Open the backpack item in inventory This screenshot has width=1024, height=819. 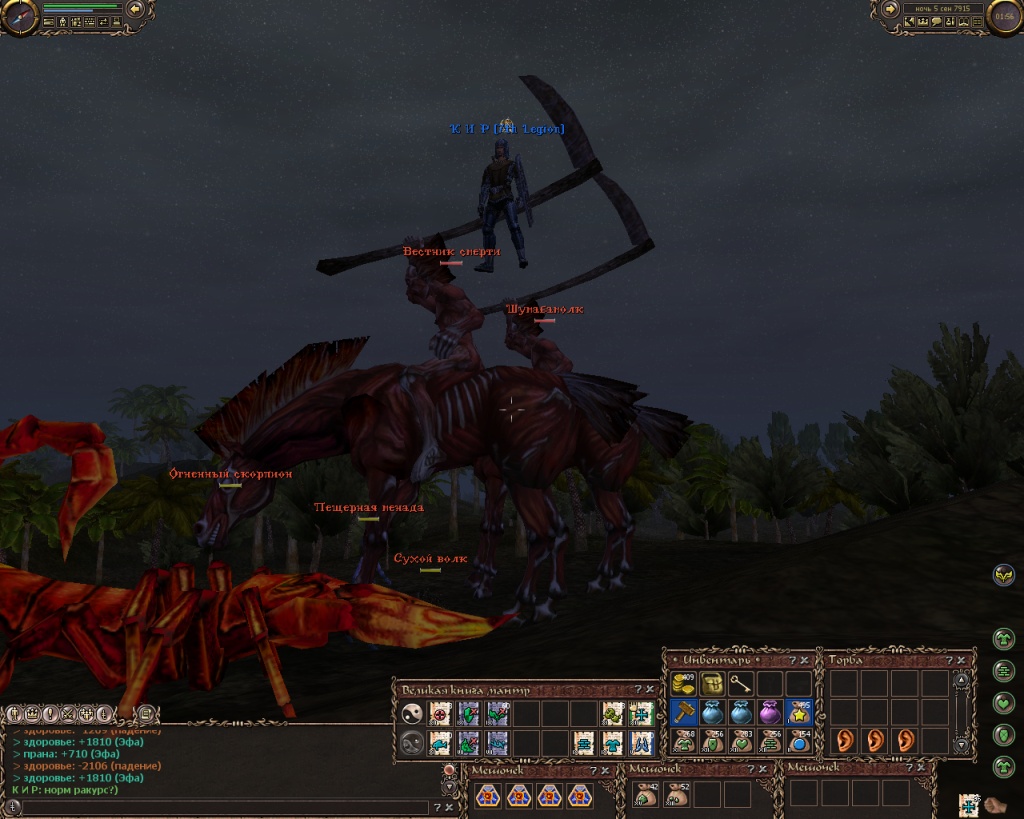point(712,684)
